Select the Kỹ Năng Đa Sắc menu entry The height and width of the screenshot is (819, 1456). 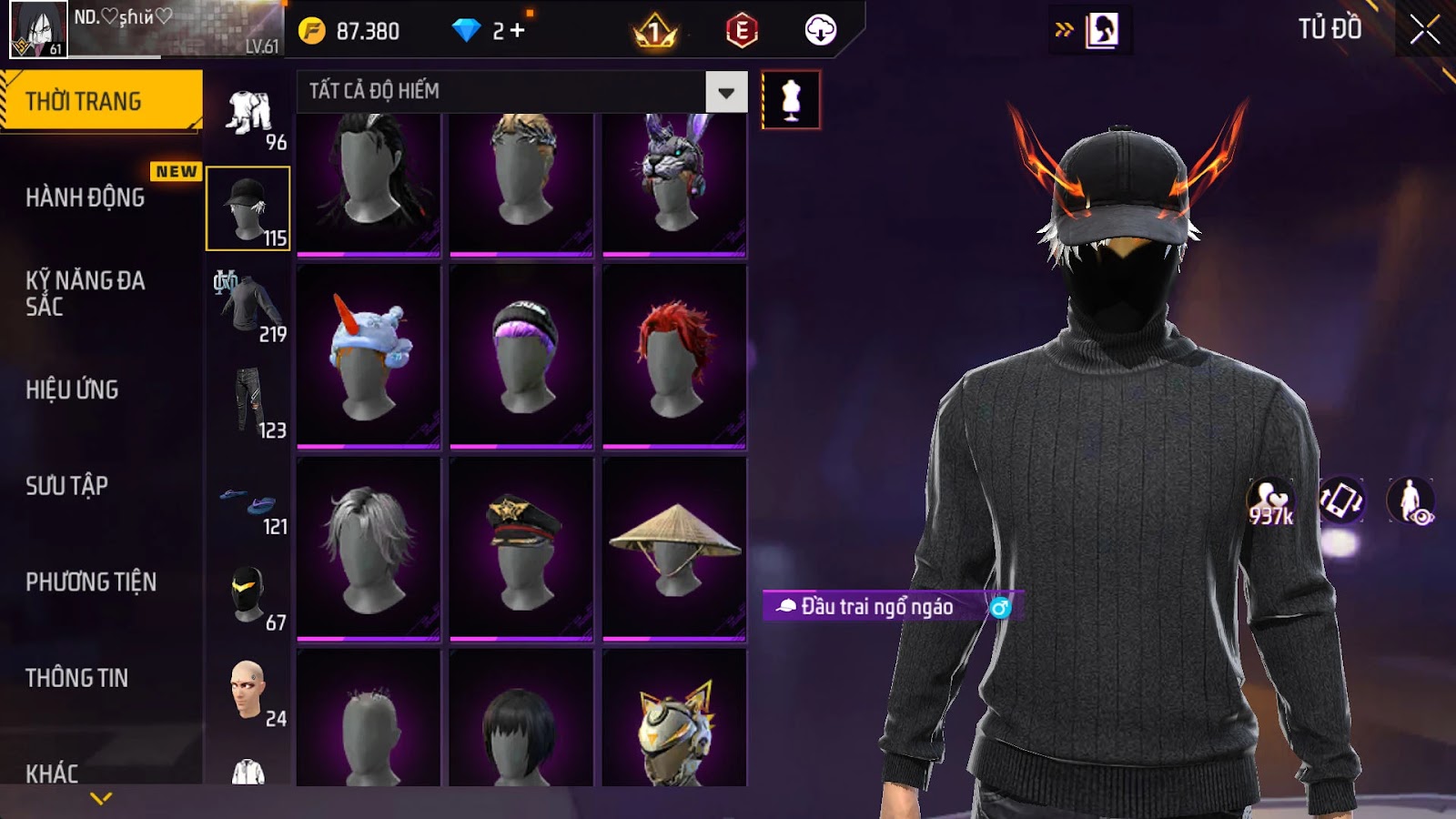point(85,293)
